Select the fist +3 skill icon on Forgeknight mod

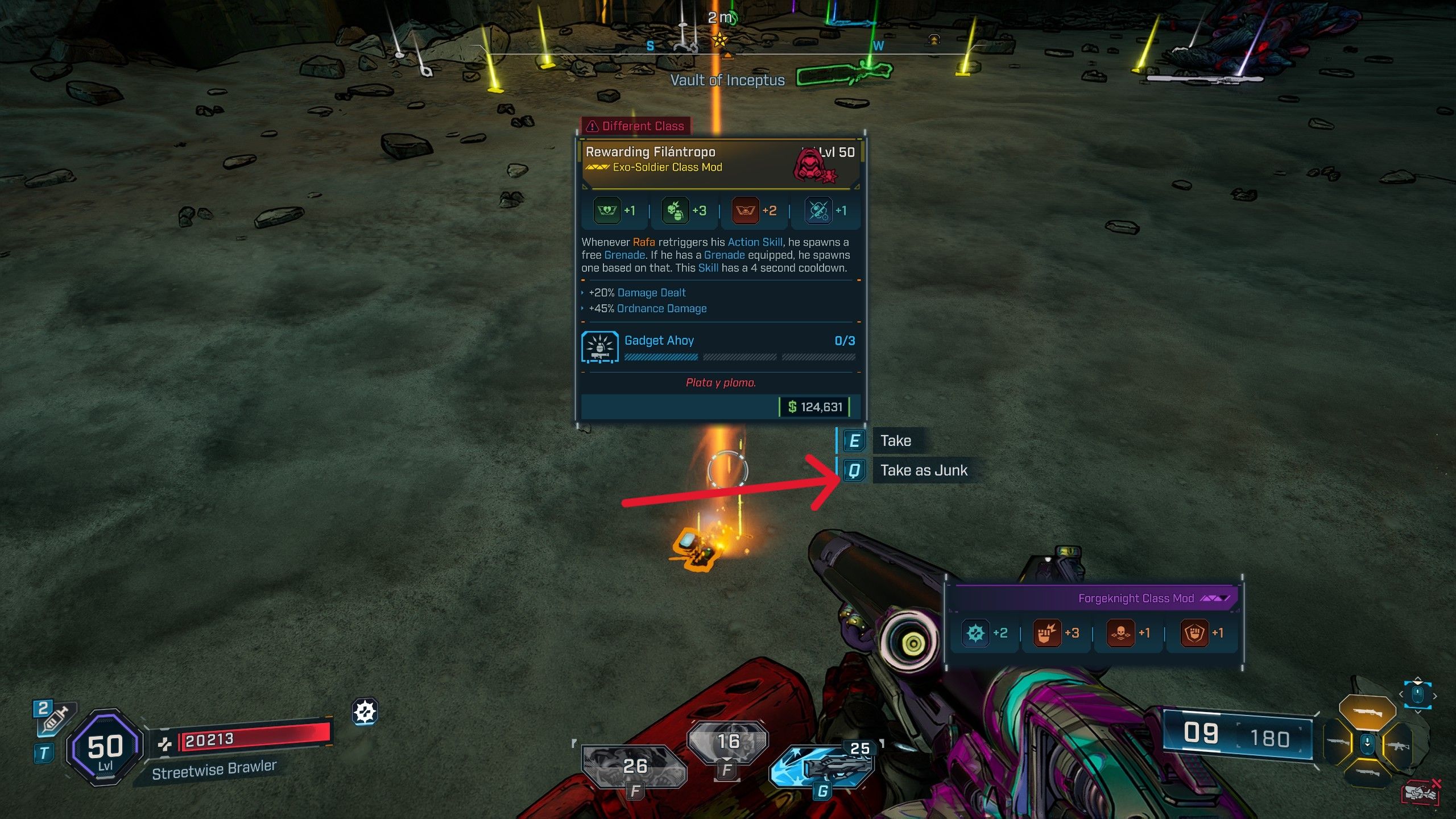[1046, 633]
